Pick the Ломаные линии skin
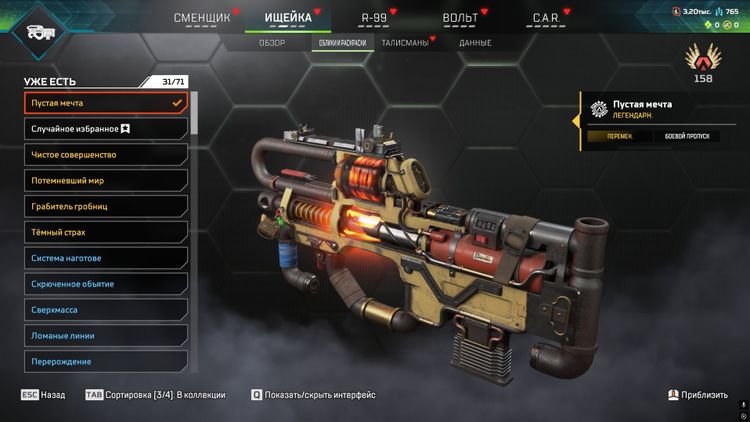 (106, 336)
